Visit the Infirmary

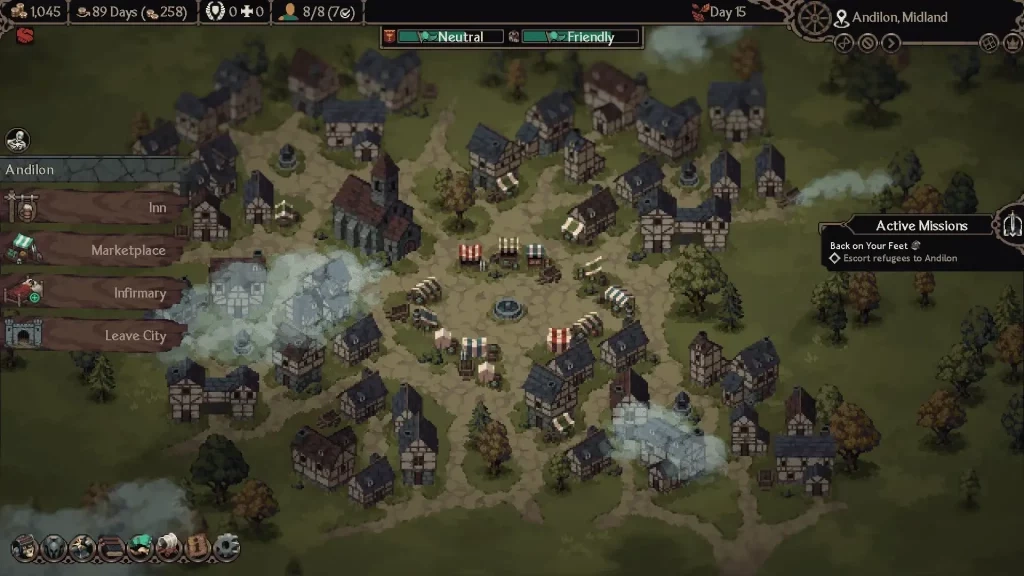tap(95, 293)
